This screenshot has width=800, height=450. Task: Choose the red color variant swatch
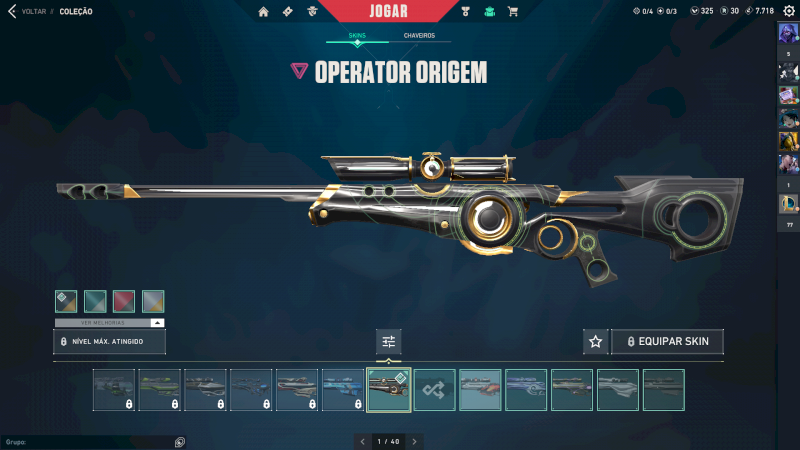(124, 301)
